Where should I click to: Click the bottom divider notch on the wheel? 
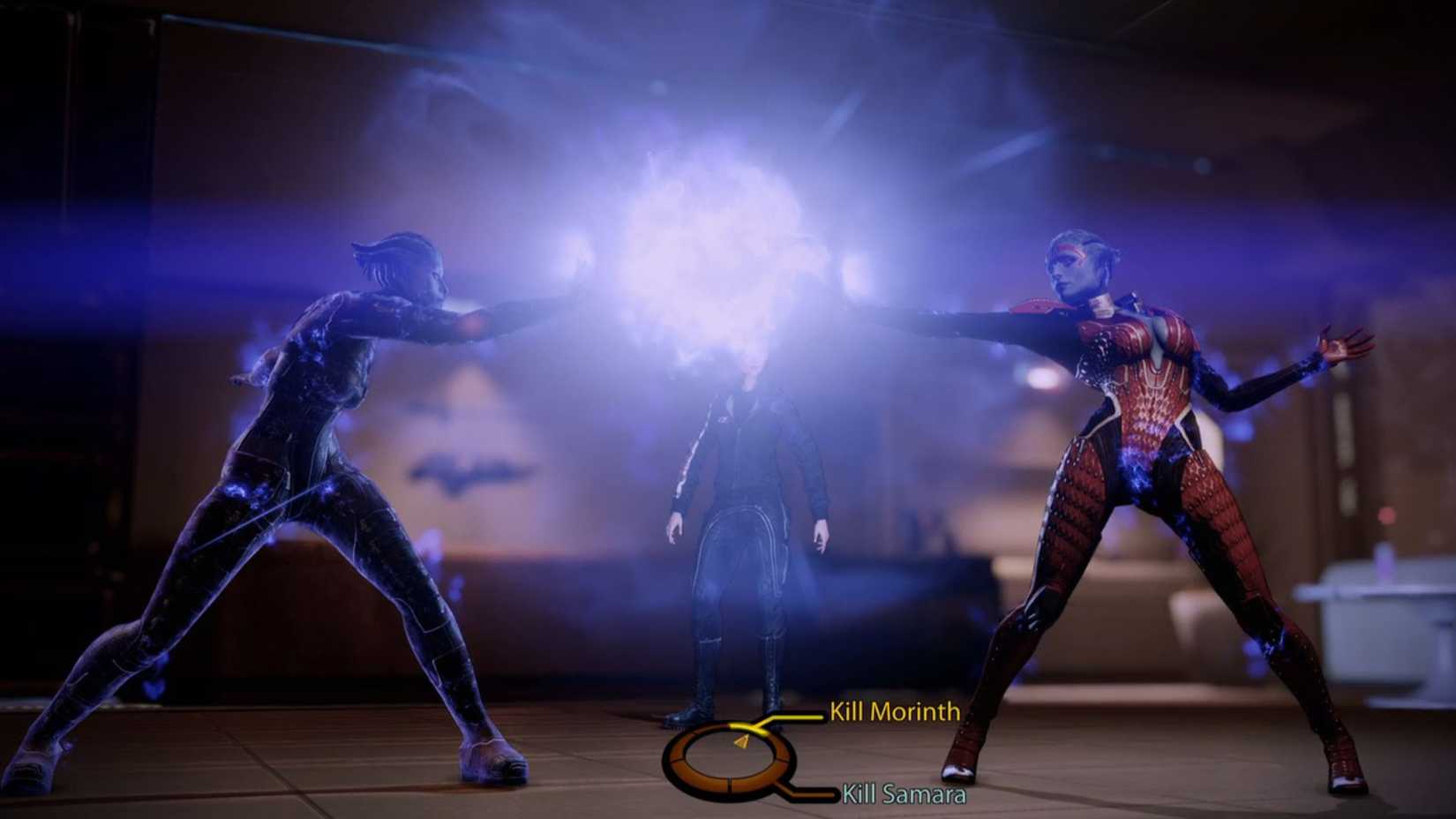[x=730, y=782]
